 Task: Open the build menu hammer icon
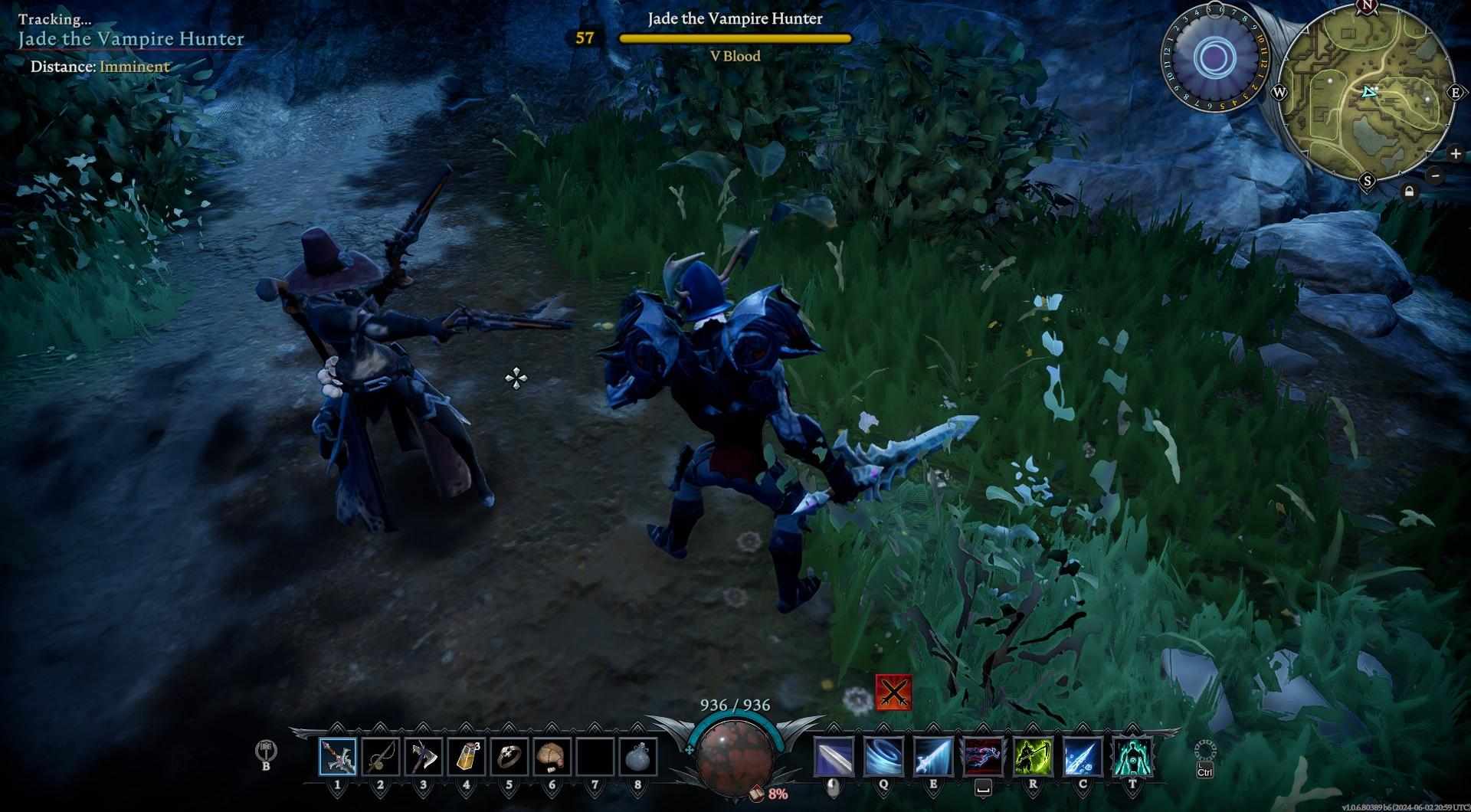point(266,751)
